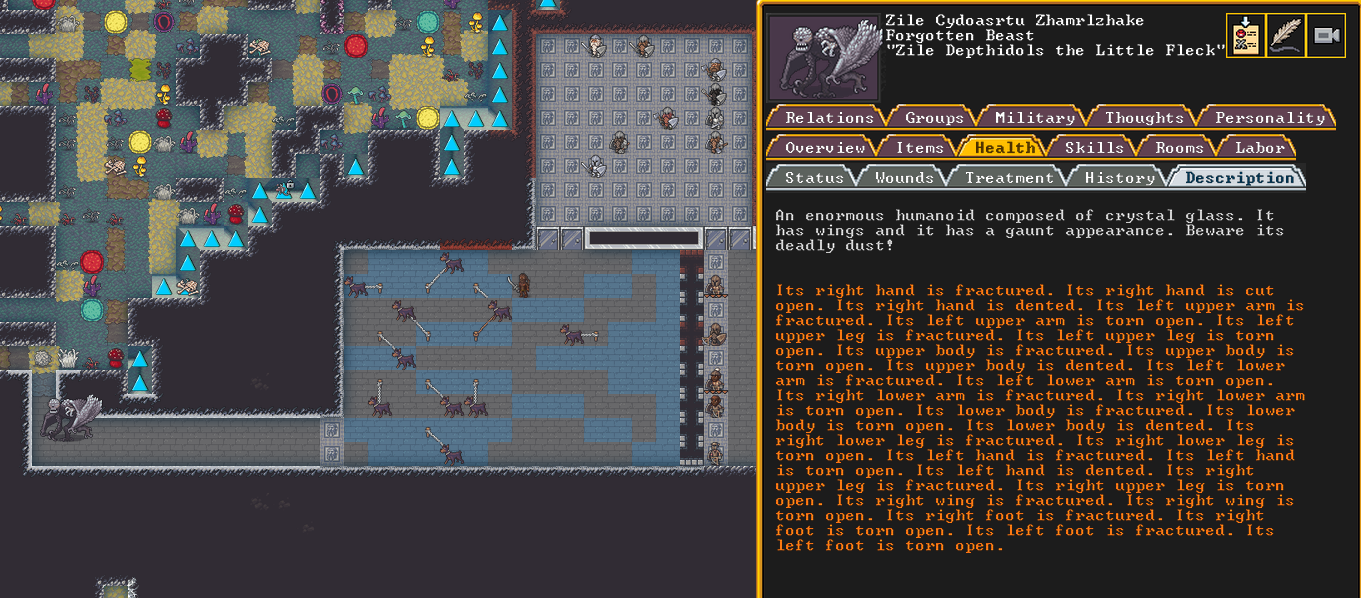Open the Relations tab
This screenshot has width=1361, height=598.
(x=829, y=118)
